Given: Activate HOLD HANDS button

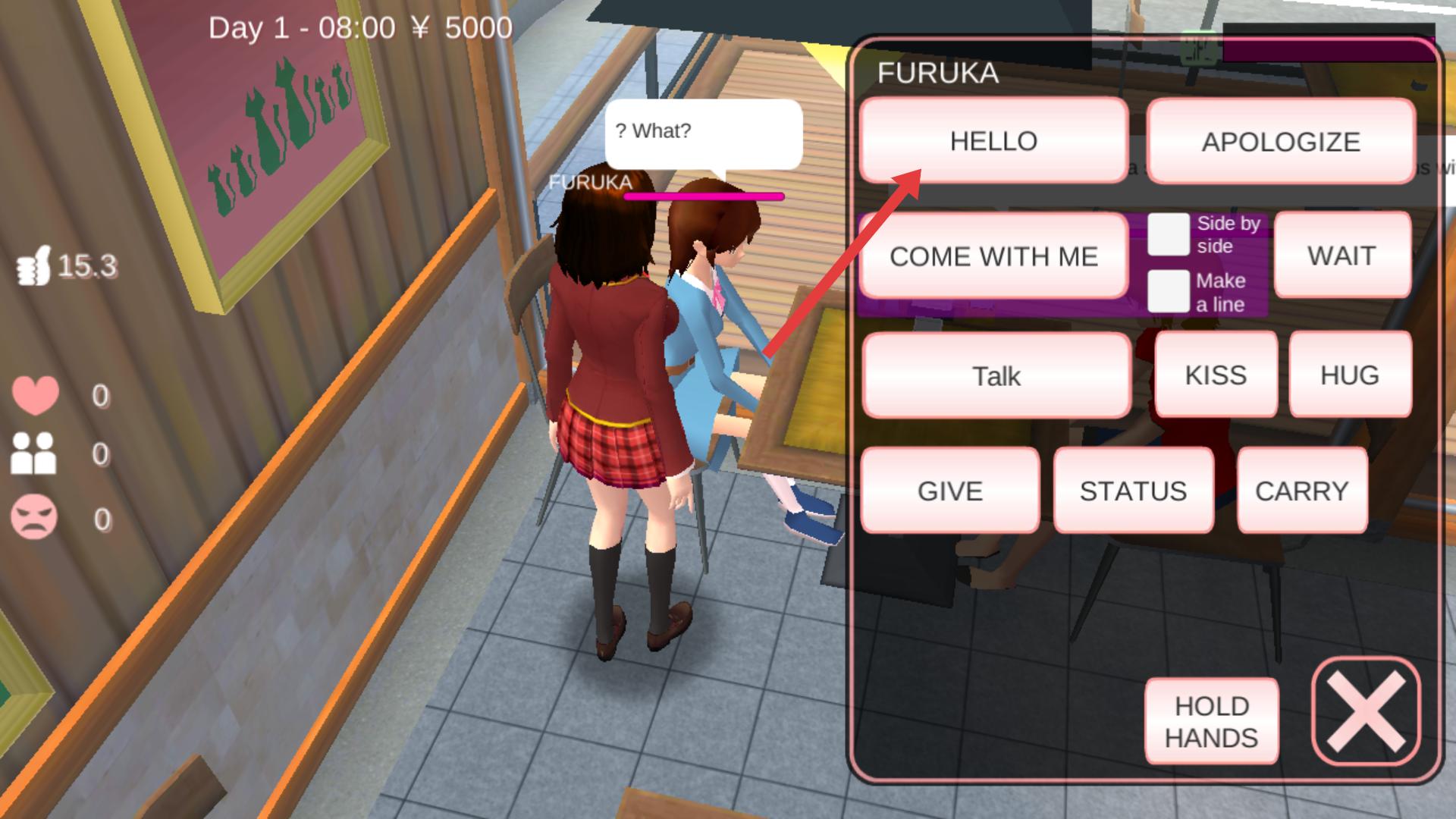Looking at the screenshot, I should tap(1211, 721).
